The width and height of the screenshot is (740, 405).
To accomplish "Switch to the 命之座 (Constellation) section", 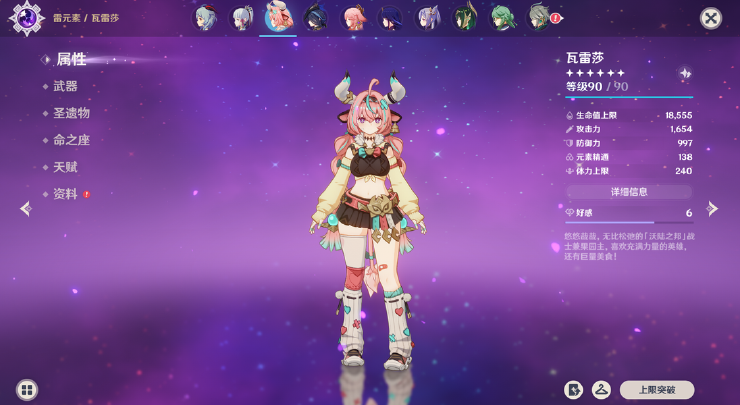I will coord(71,141).
